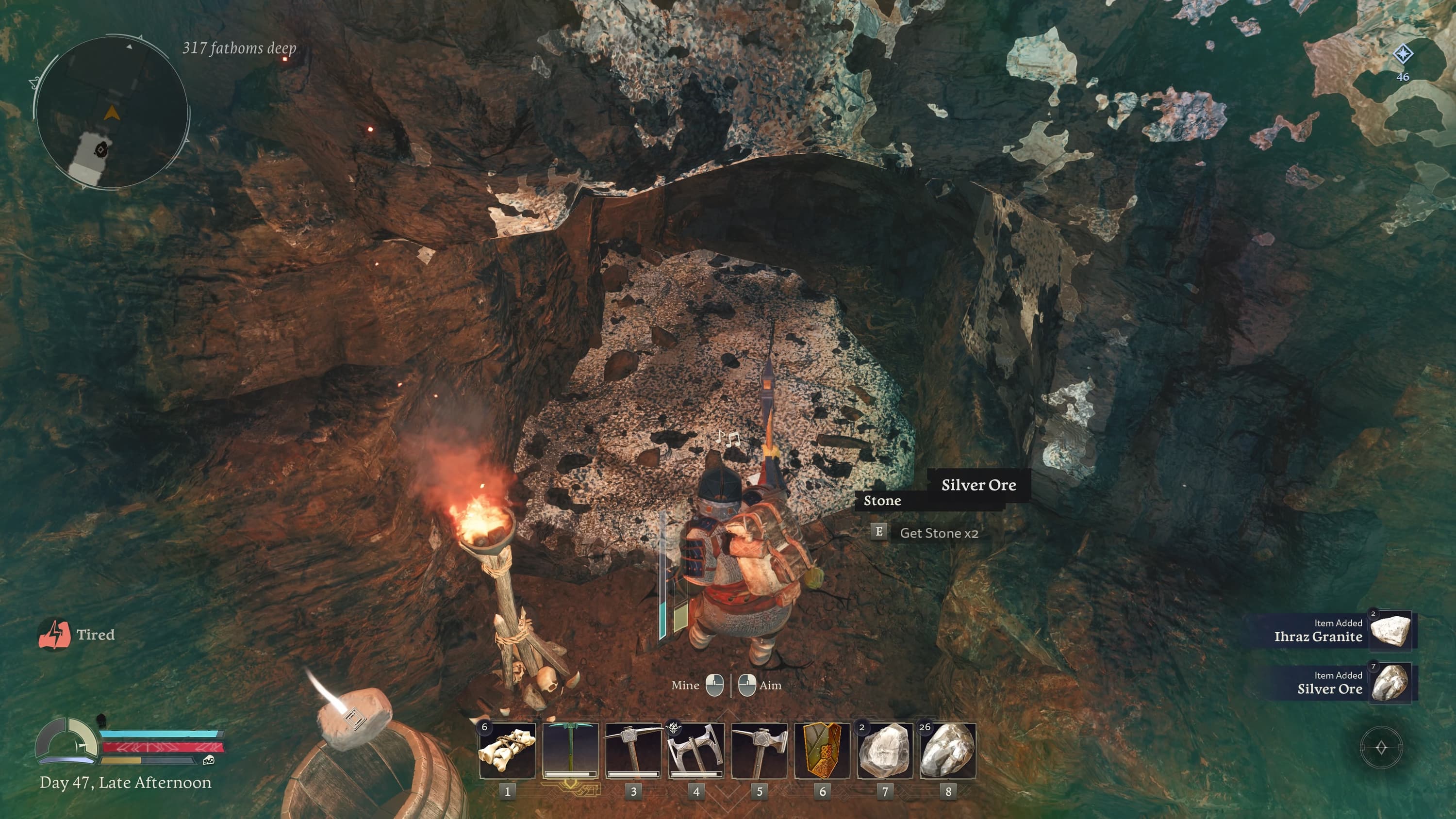Select the bundled bones hotbar slot
Viewport: 1456px width, 819px height.
click(x=507, y=750)
